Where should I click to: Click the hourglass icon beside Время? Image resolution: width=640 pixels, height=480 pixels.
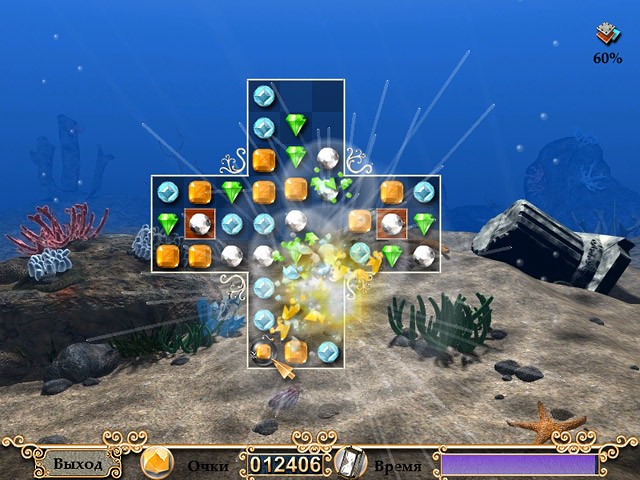click(349, 463)
